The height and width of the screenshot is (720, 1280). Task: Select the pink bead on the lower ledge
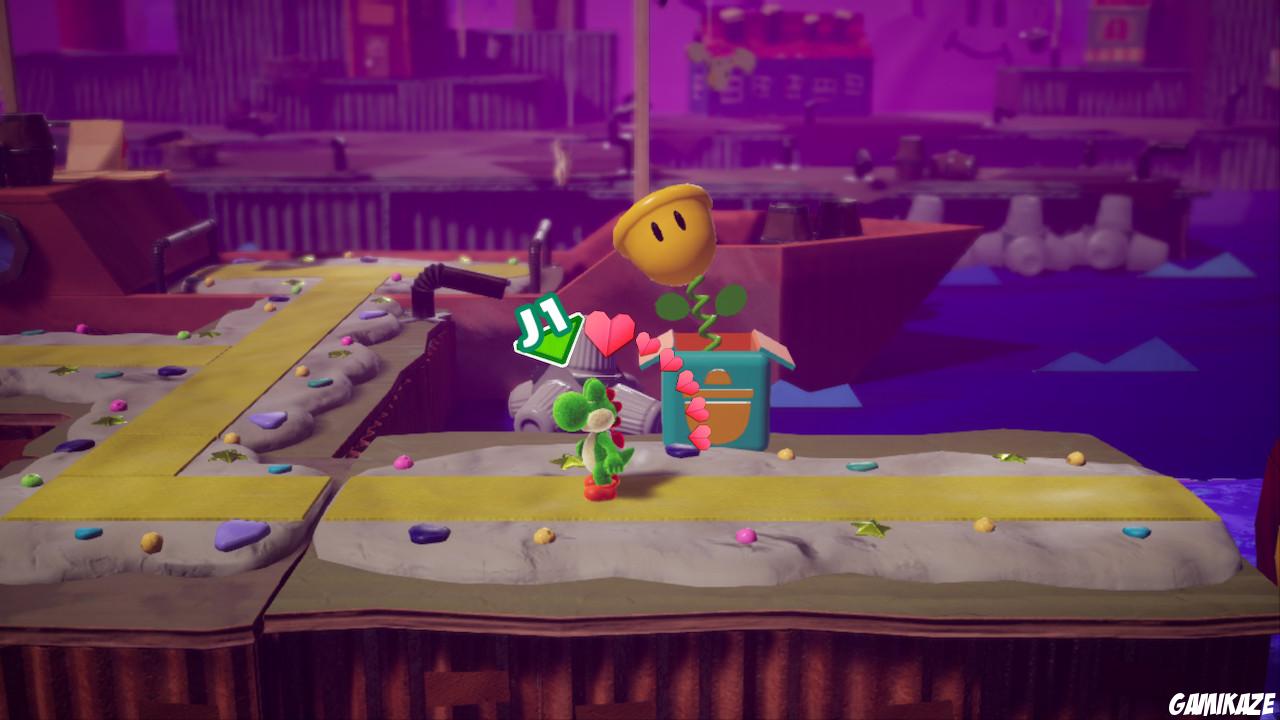coord(745,536)
